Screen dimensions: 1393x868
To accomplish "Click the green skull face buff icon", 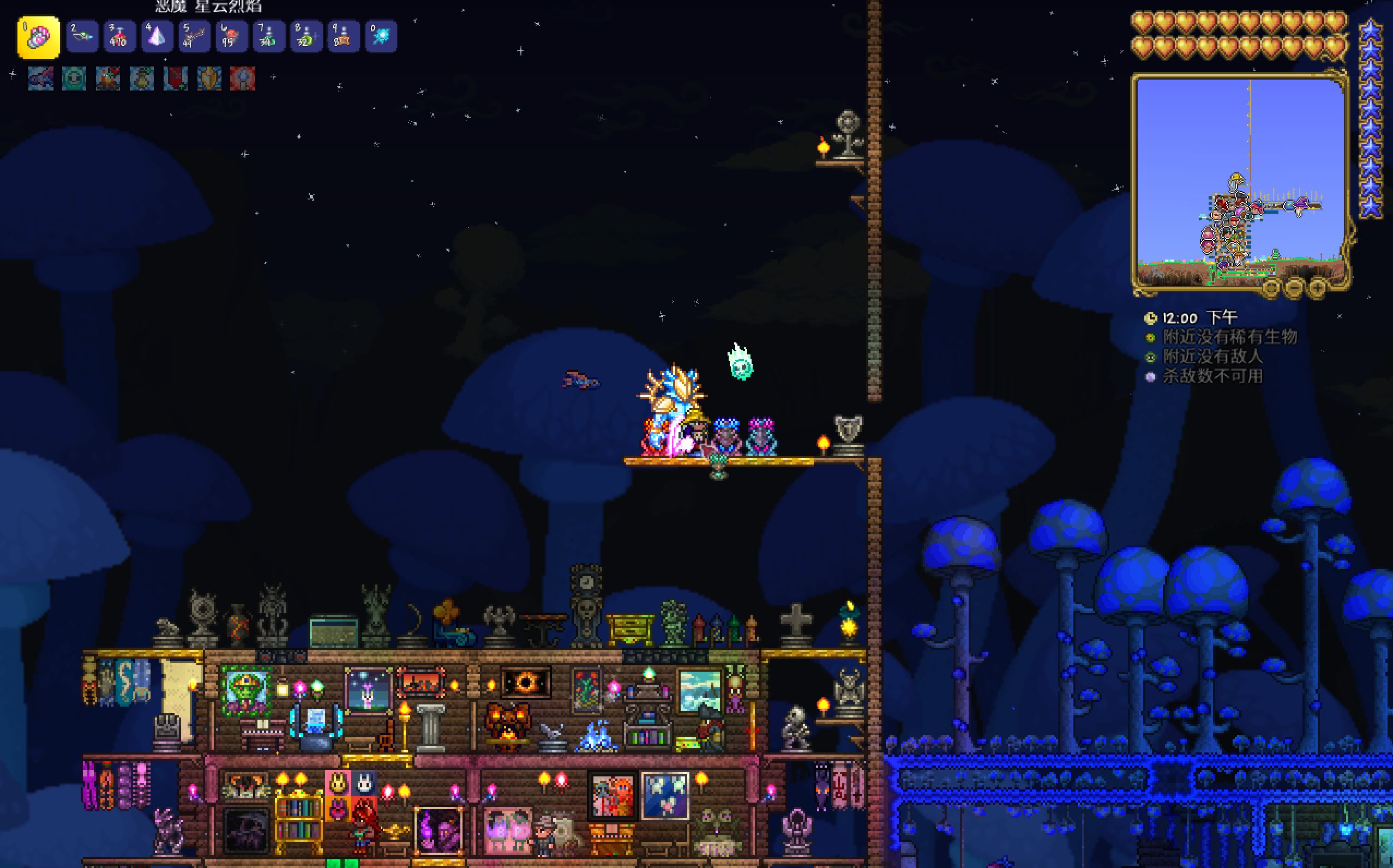I will pos(74,79).
